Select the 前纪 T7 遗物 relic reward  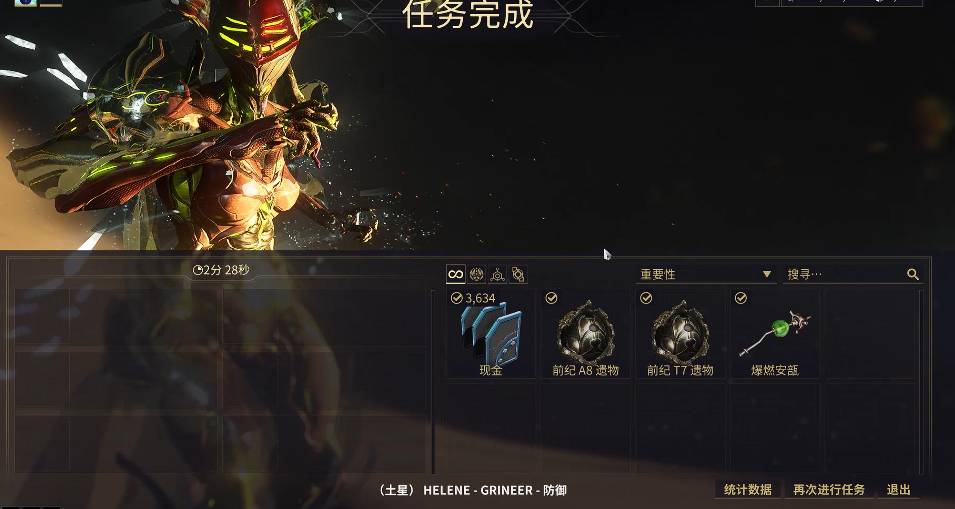point(681,334)
